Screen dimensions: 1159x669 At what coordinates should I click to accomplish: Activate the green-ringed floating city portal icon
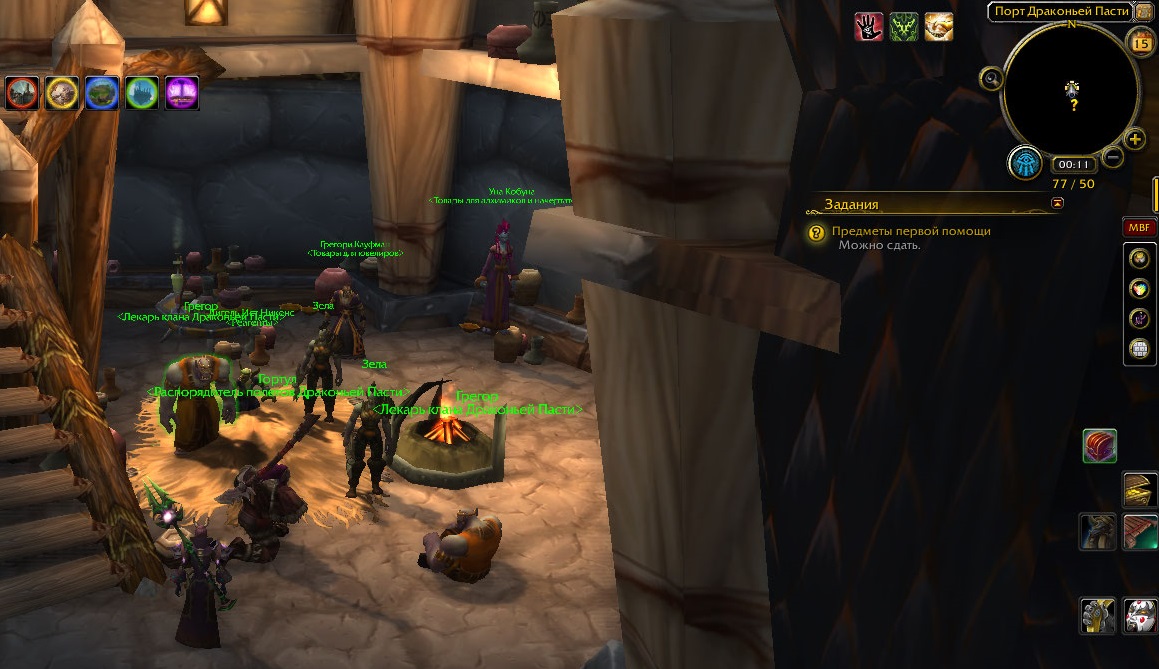point(142,93)
